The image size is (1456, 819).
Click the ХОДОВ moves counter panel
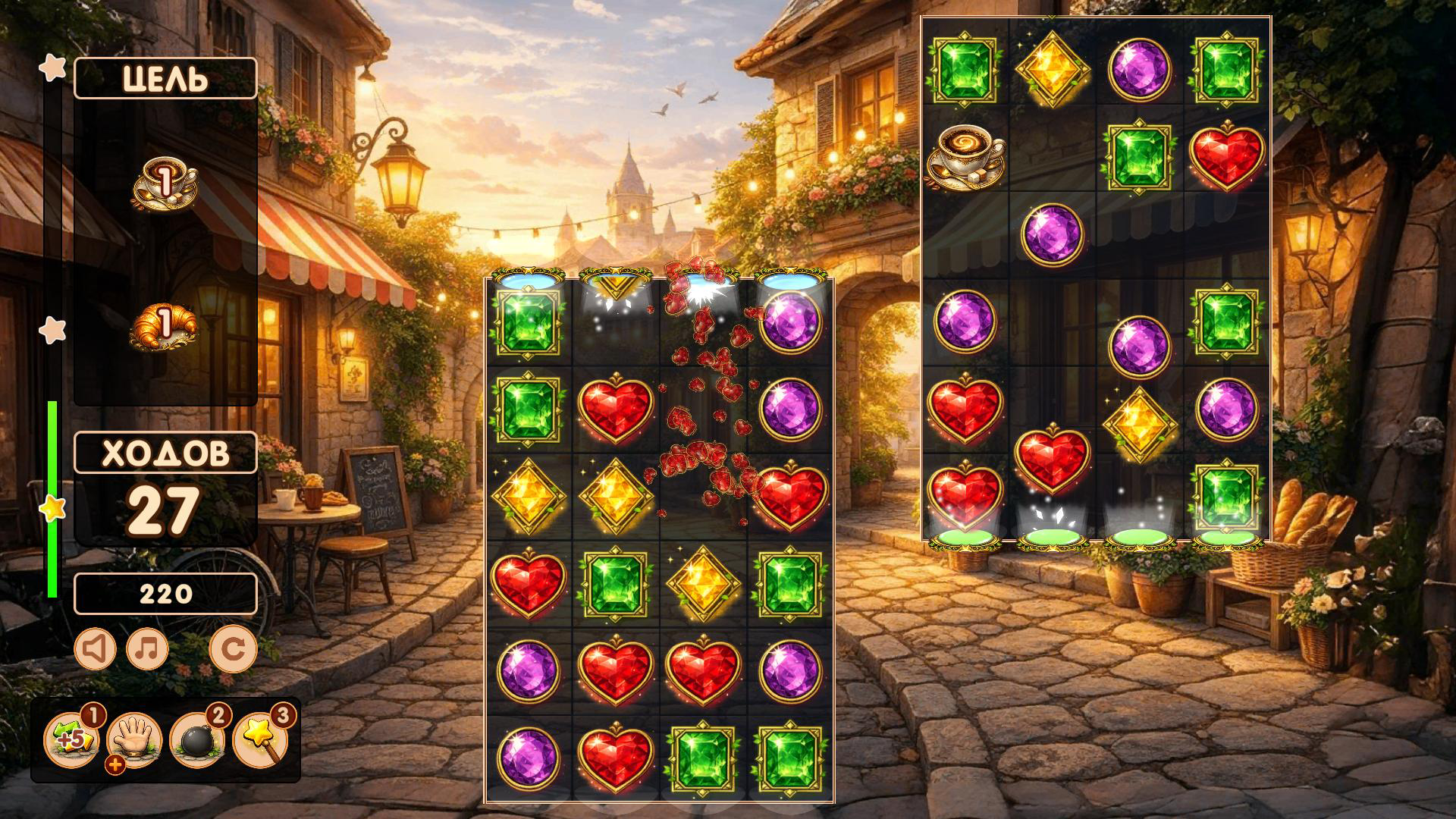165,453
